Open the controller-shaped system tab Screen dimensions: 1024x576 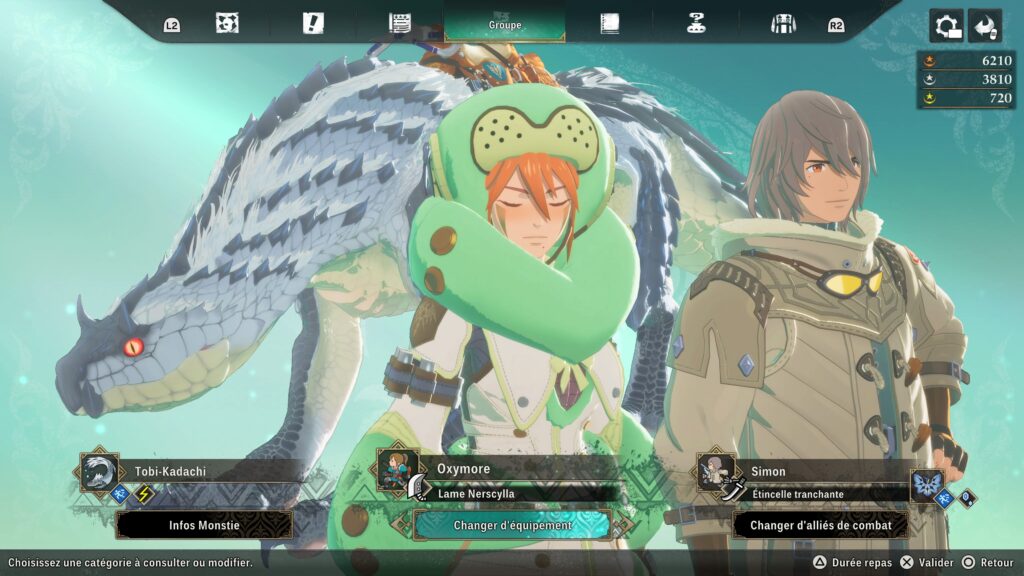point(697,24)
